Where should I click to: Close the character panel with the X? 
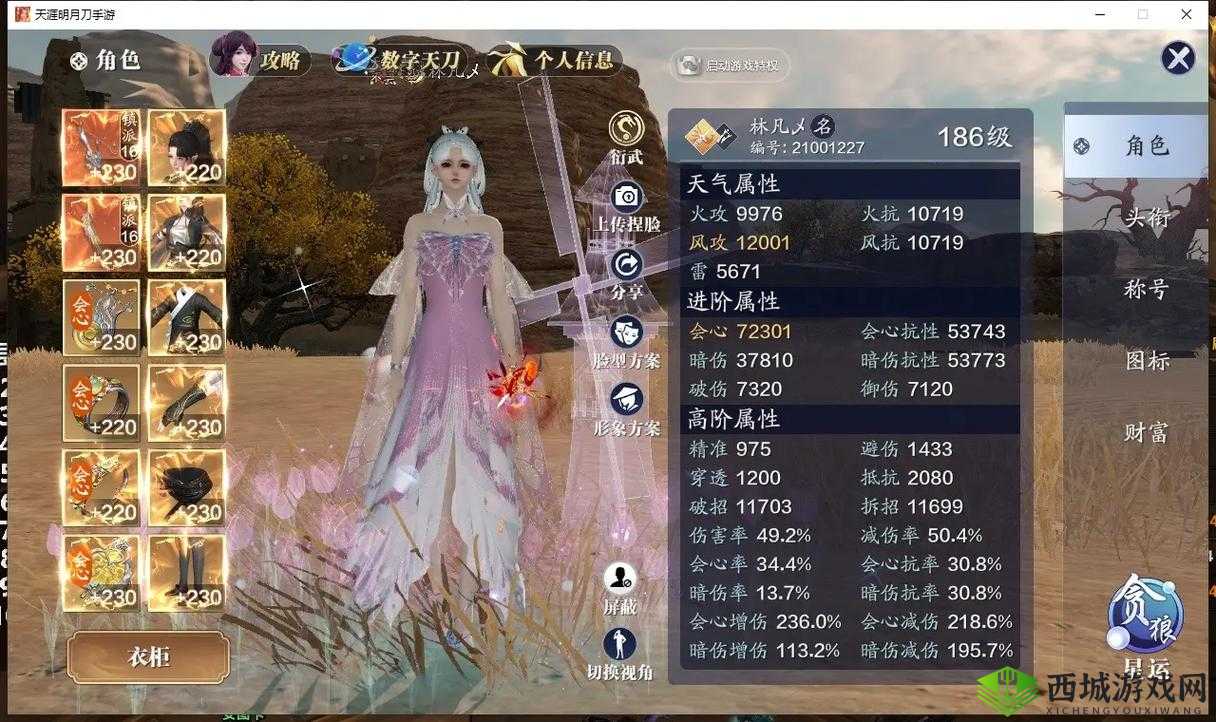coord(1178,58)
